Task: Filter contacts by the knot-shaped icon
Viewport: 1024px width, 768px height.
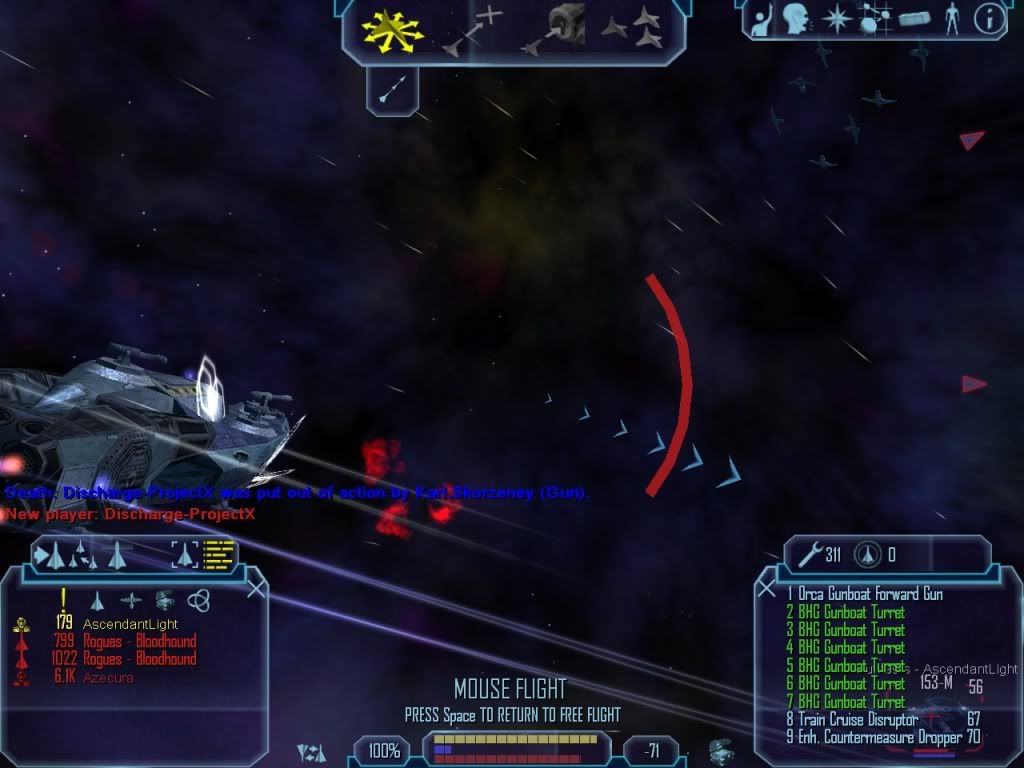Action: click(x=197, y=599)
